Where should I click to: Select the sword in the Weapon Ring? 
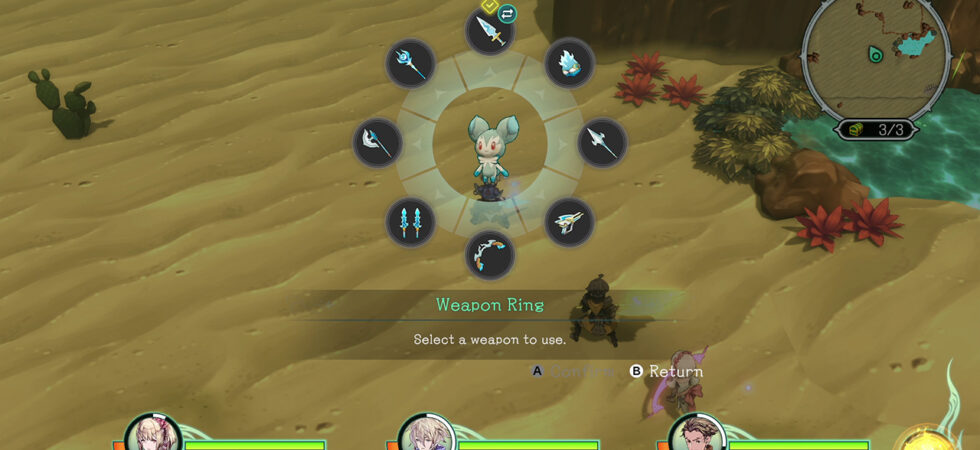point(490,31)
